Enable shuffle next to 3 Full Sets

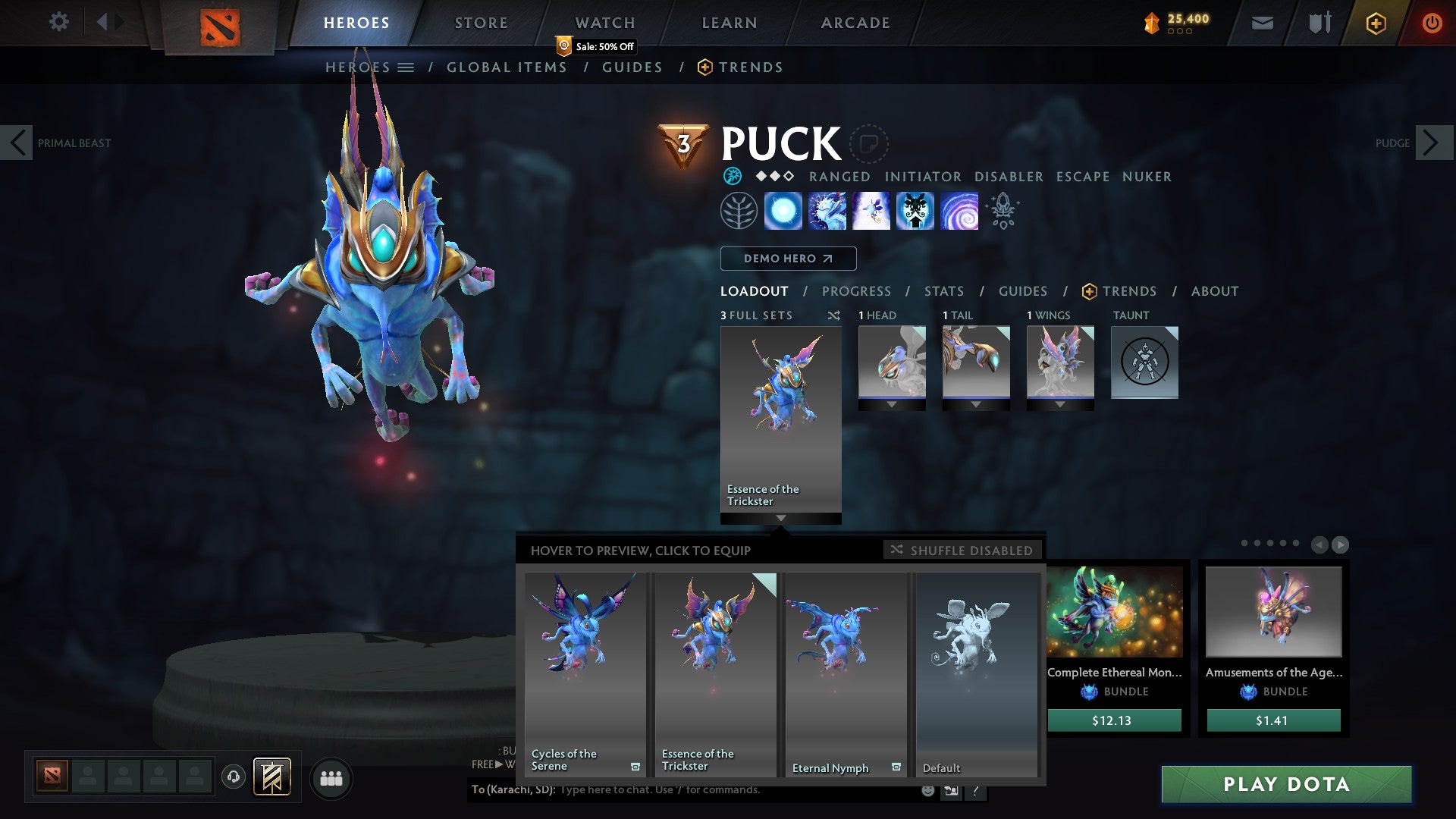(835, 315)
